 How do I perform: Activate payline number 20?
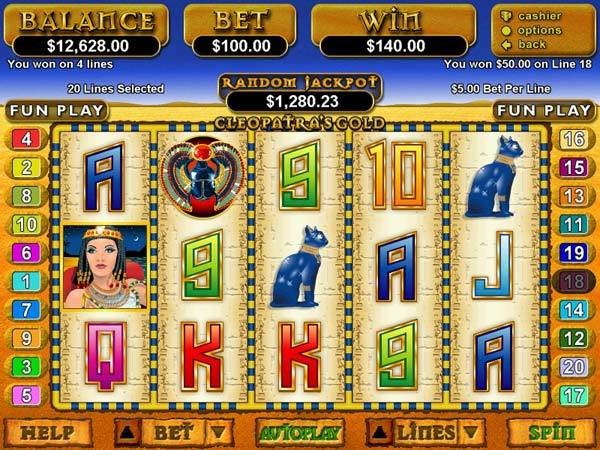point(574,367)
